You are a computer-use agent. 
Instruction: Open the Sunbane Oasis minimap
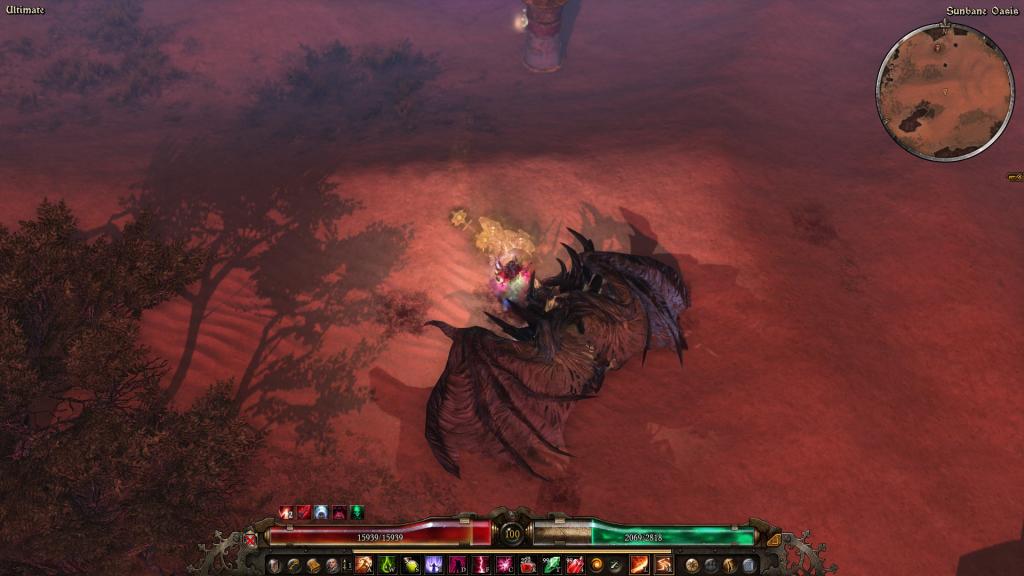[x=944, y=91]
